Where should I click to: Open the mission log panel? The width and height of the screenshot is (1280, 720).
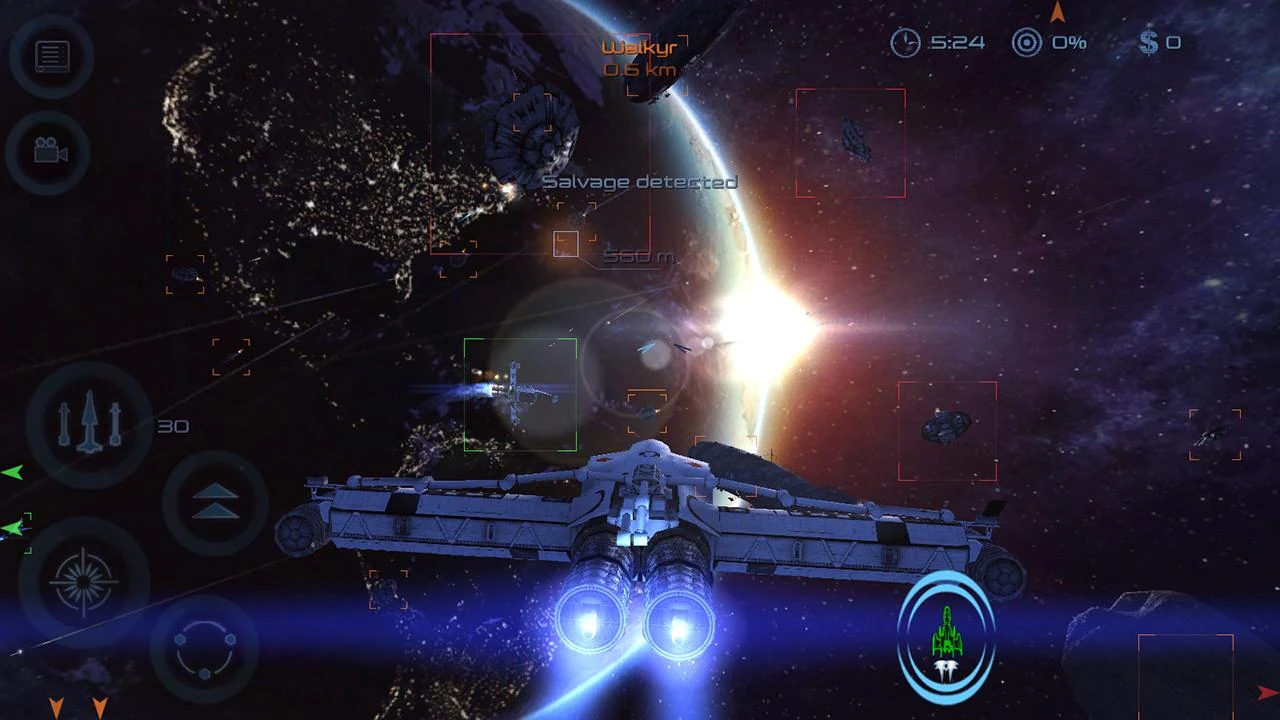click(50, 57)
